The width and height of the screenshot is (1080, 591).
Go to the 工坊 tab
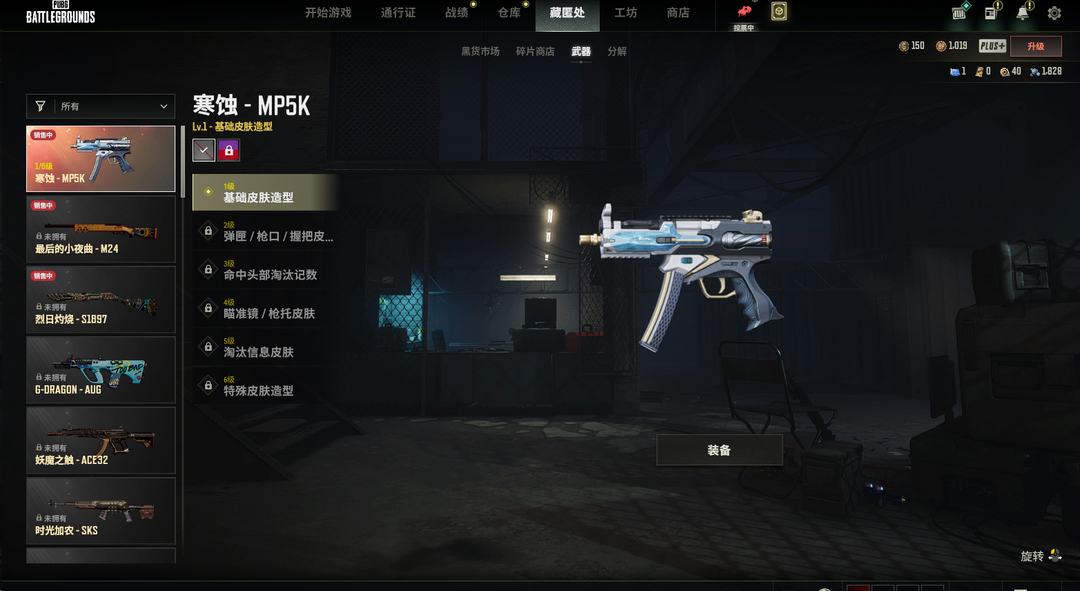click(625, 13)
